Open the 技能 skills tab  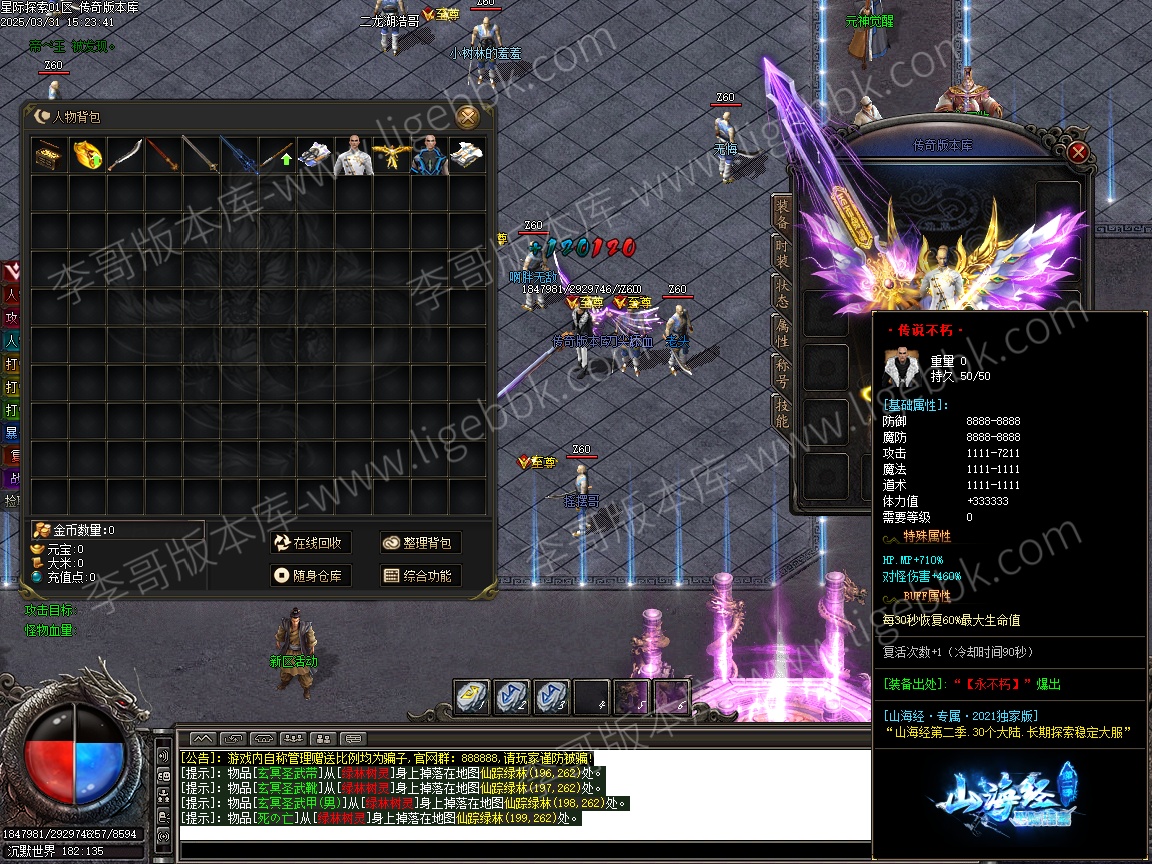coord(782,412)
